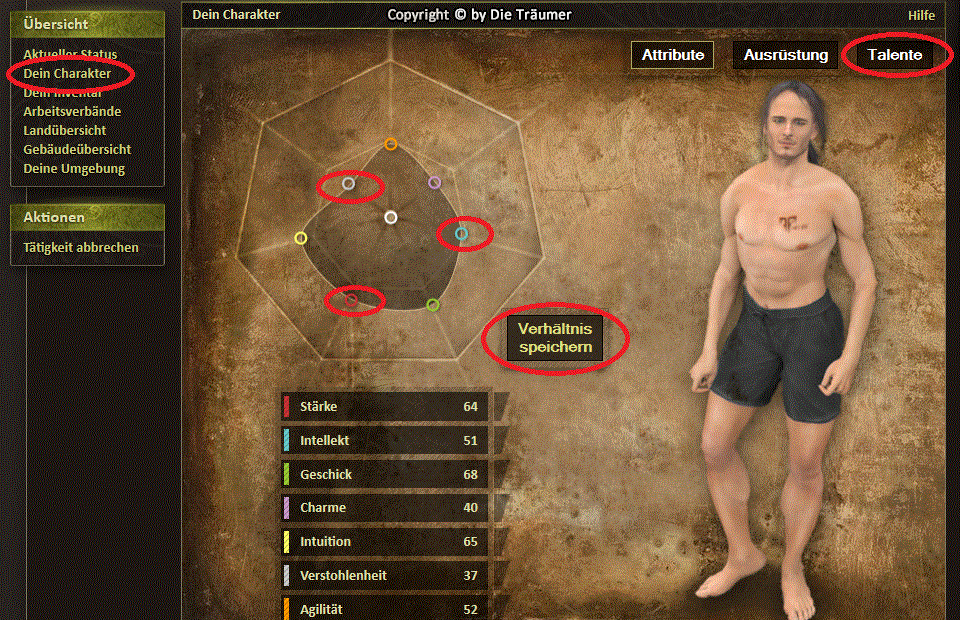Open the Gebäudeübersicht link
Screen dimensions: 960x620
point(77,149)
